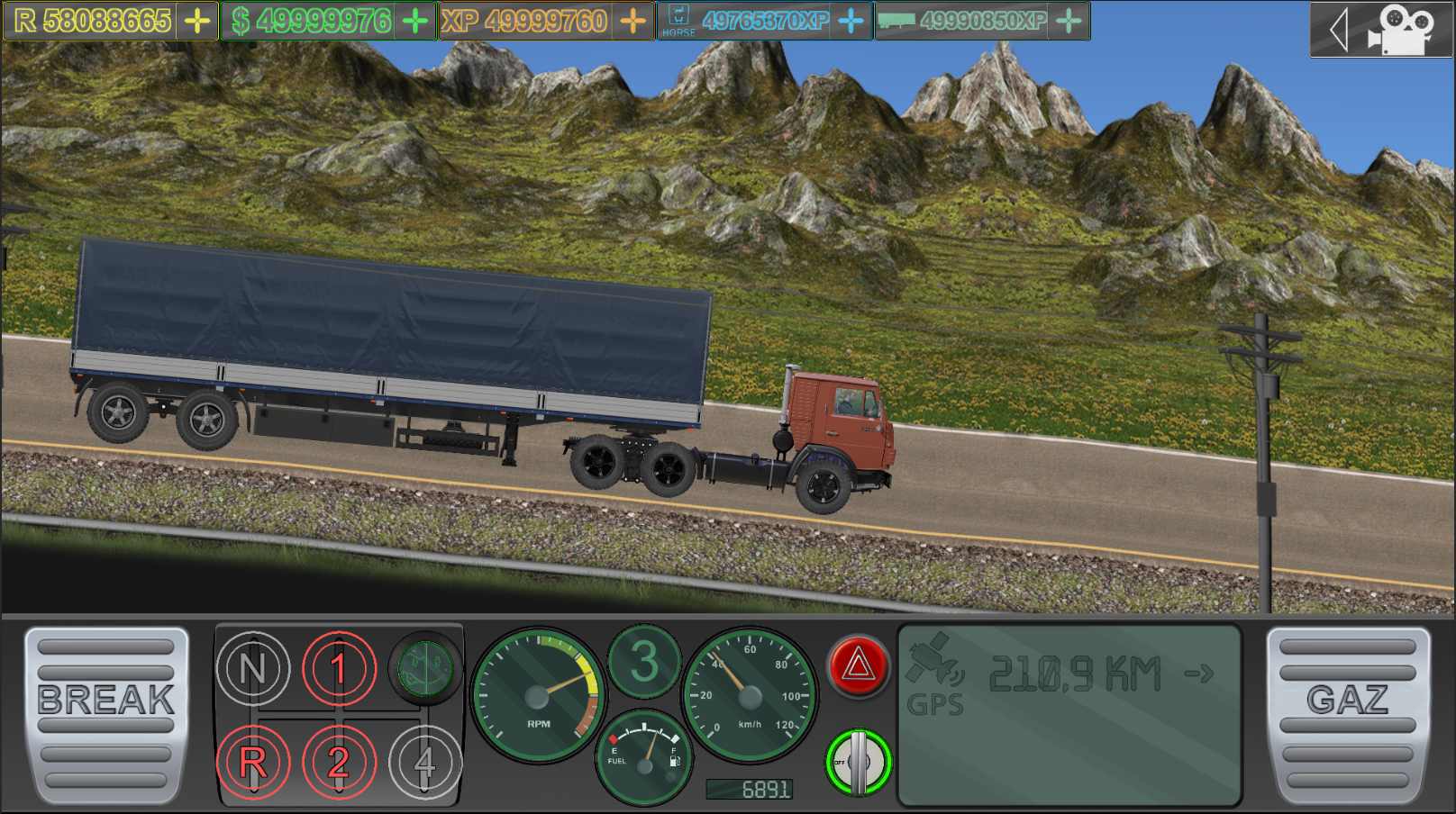Tap the BREAK pedal
Screen dimensions: 1456x814
(106, 715)
